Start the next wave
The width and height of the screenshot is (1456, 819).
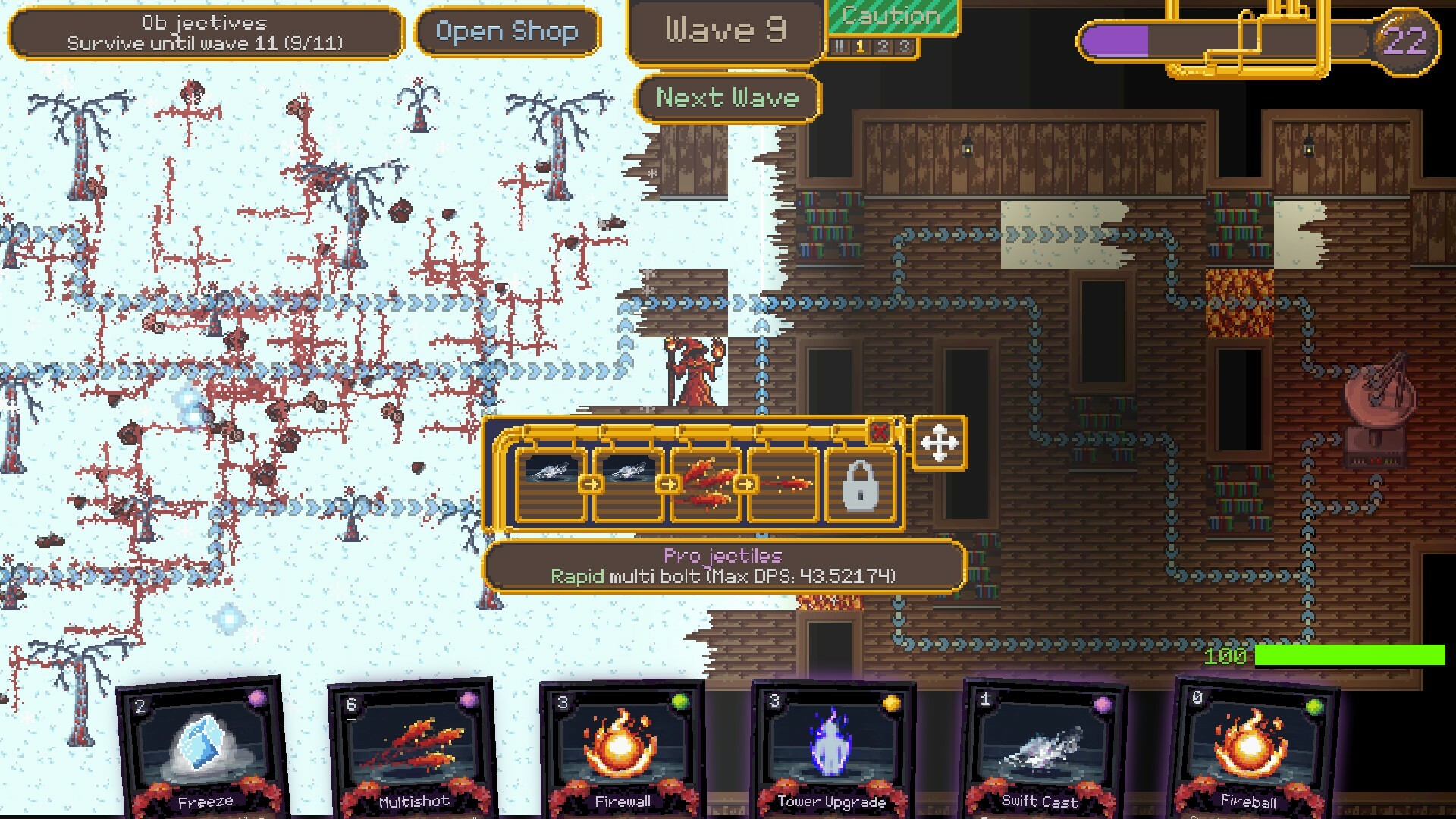[x=727, y=97]
